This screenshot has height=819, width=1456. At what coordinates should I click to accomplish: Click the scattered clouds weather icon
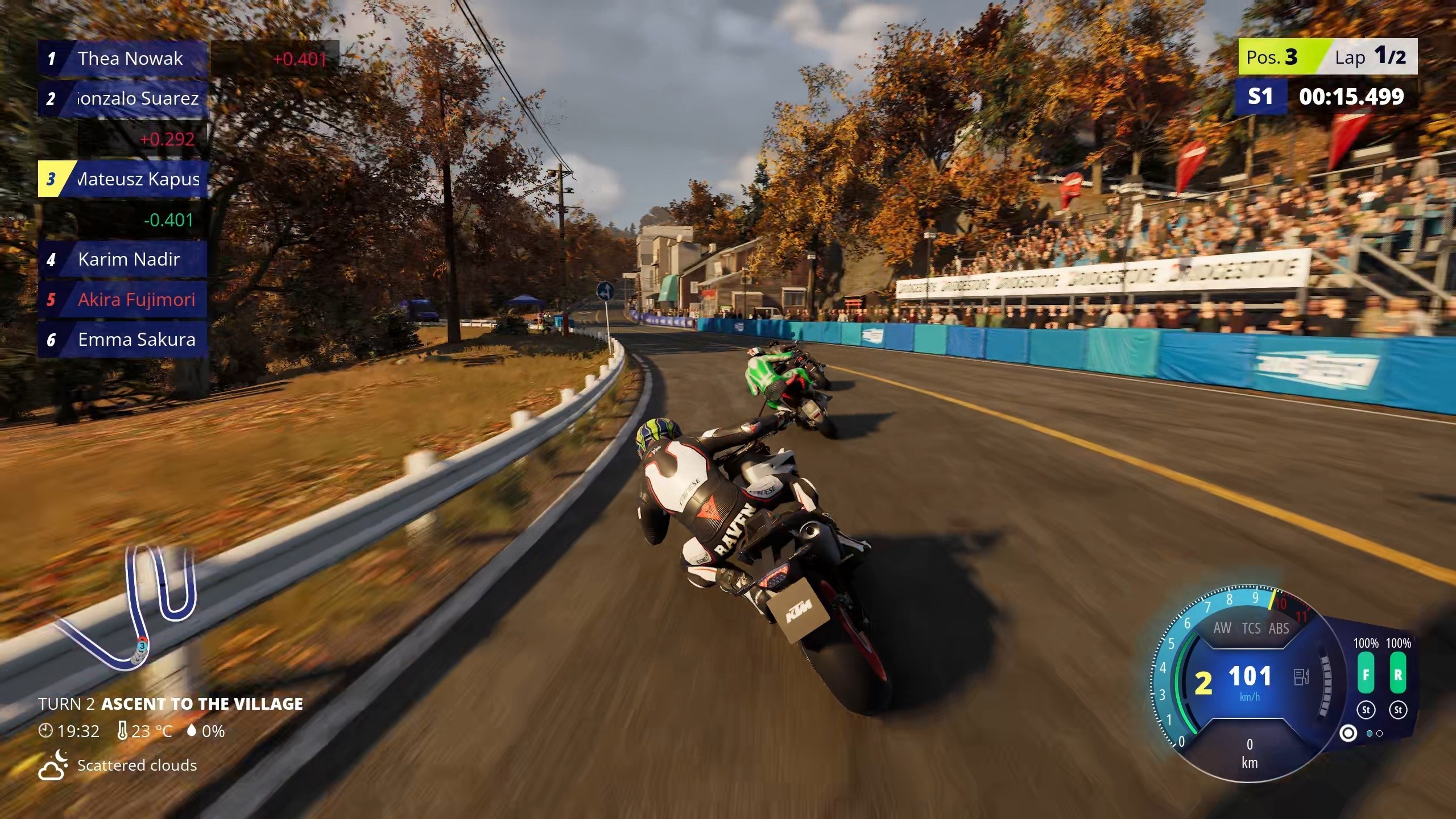pos(53,765)
